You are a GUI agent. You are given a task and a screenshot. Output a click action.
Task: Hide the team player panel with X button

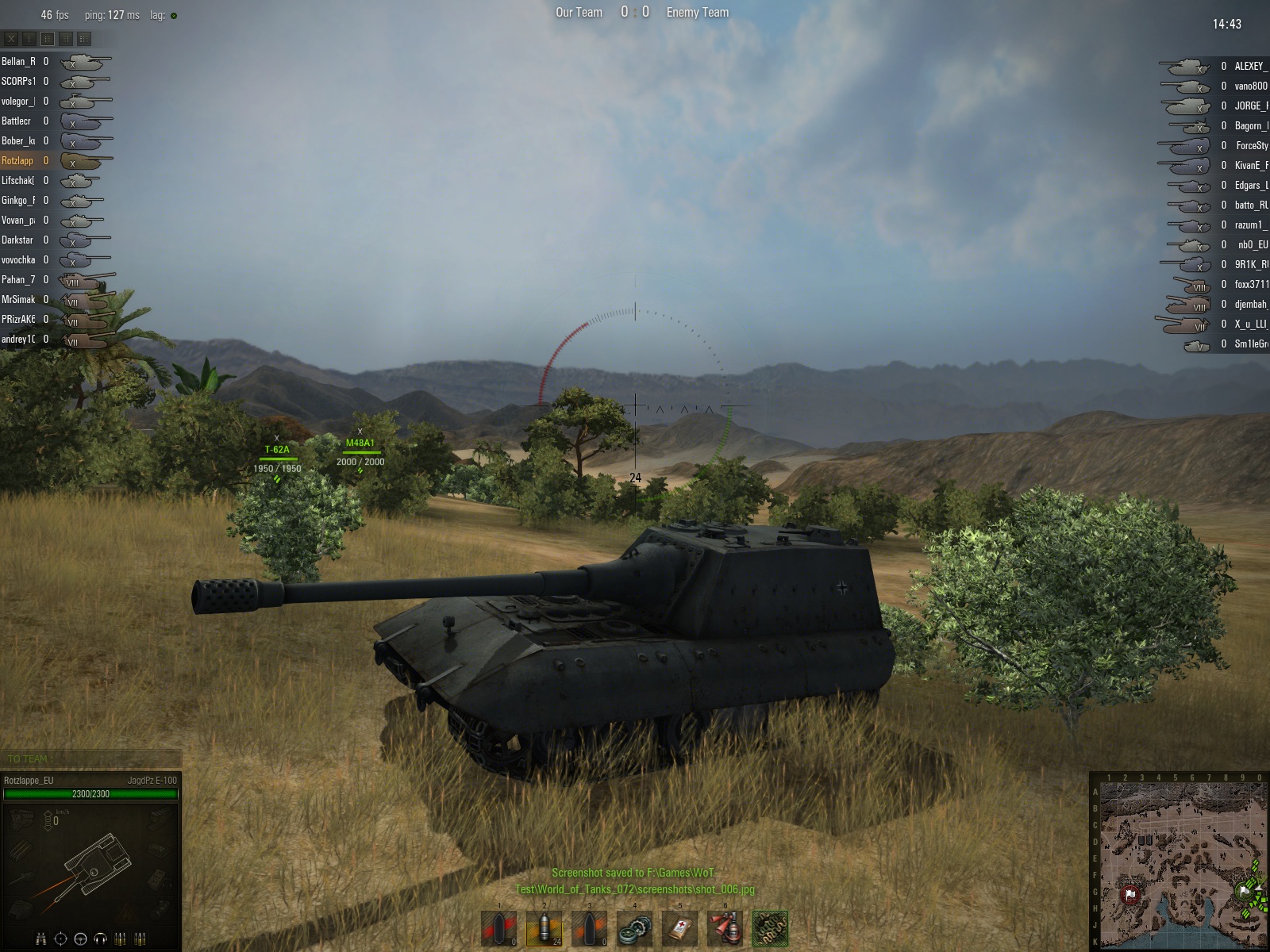11,38
